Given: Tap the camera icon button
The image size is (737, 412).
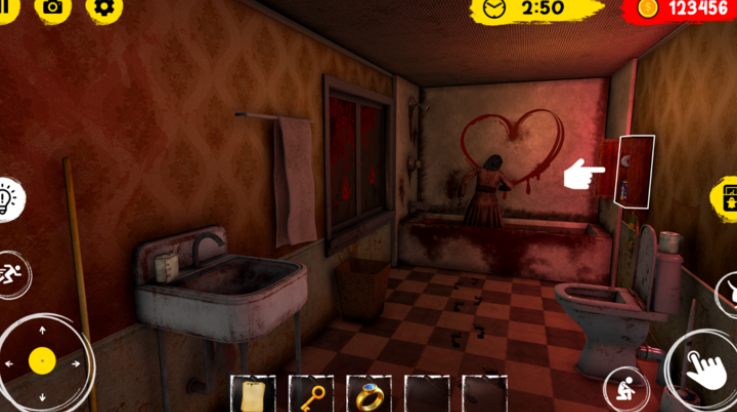Looking at the screenshot, I should pyautogui.click(x=52, y=8).
